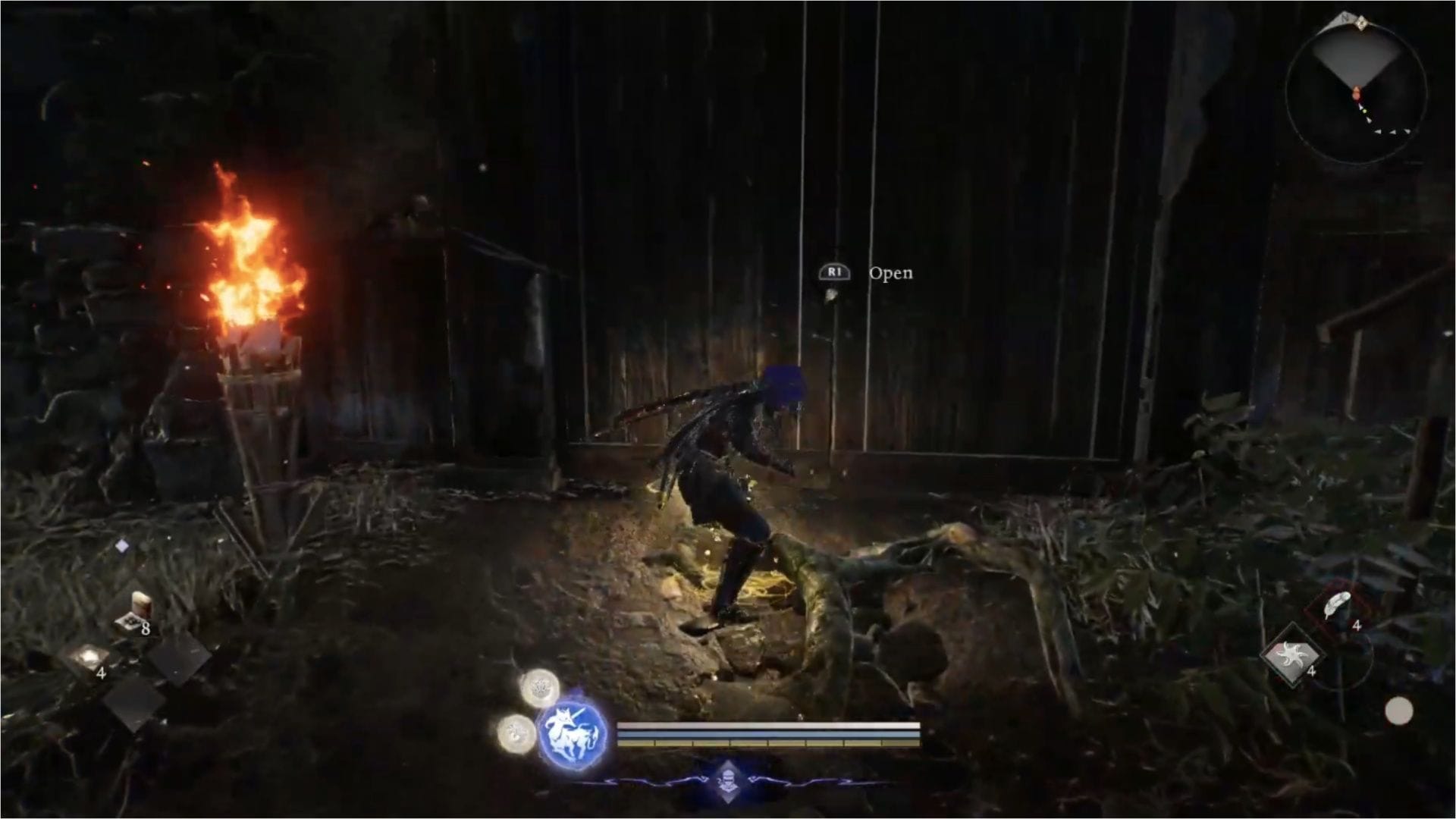Image resolution: width=1456 pixels, height=819 pixels.
Task: Click the small white diamond marker on the left
Action: tap(121, 546)
